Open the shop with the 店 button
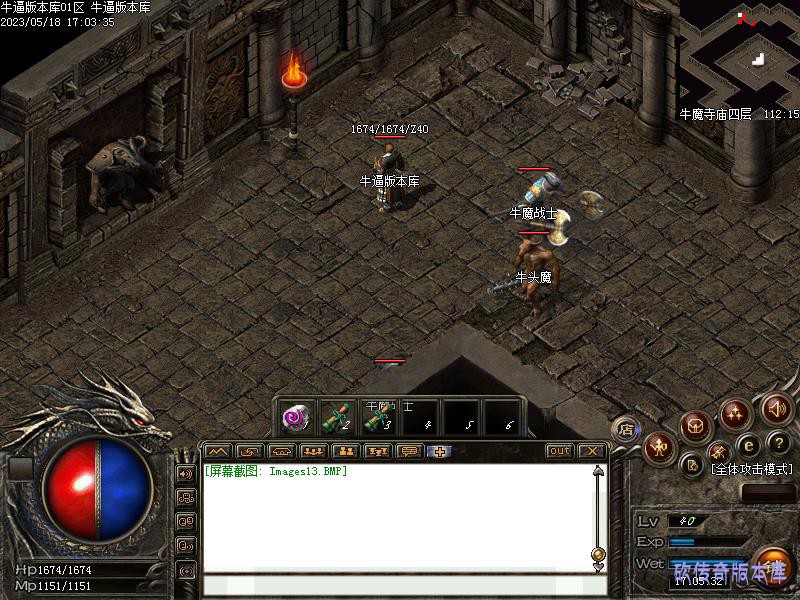 click(x=626, y=430)
